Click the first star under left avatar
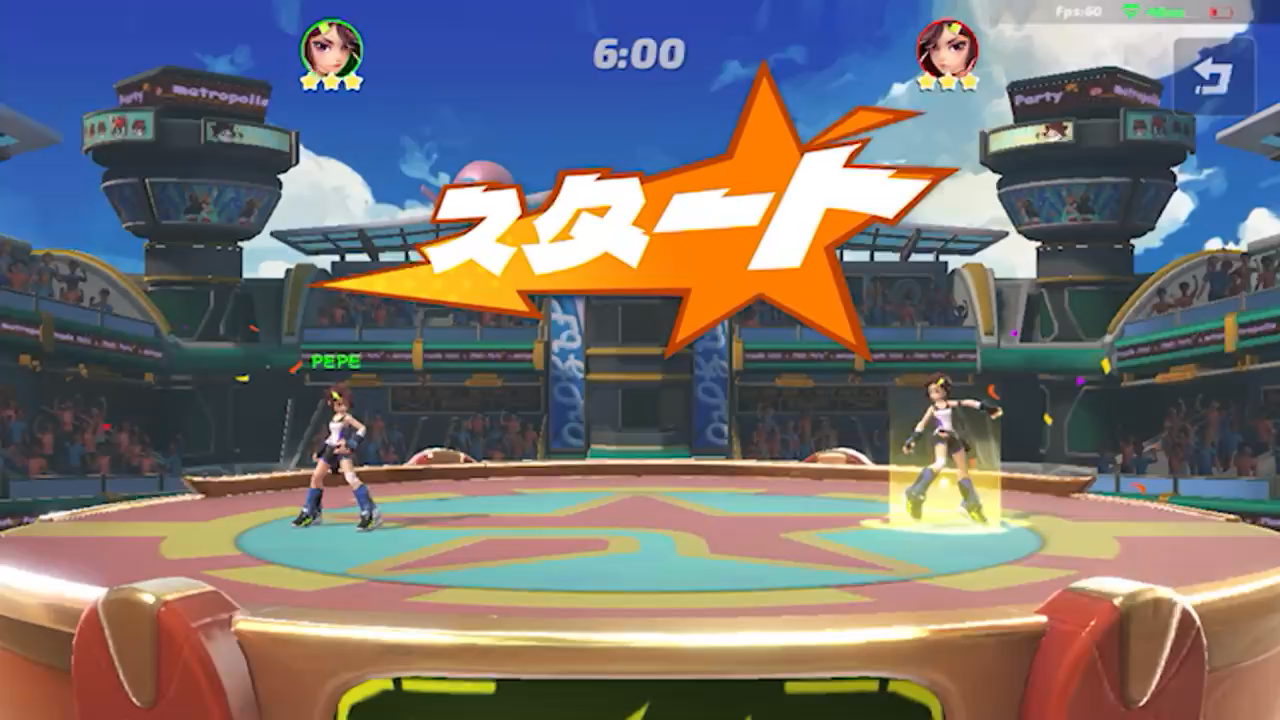This screenshot has height=720, width=1280. point(307,82)
